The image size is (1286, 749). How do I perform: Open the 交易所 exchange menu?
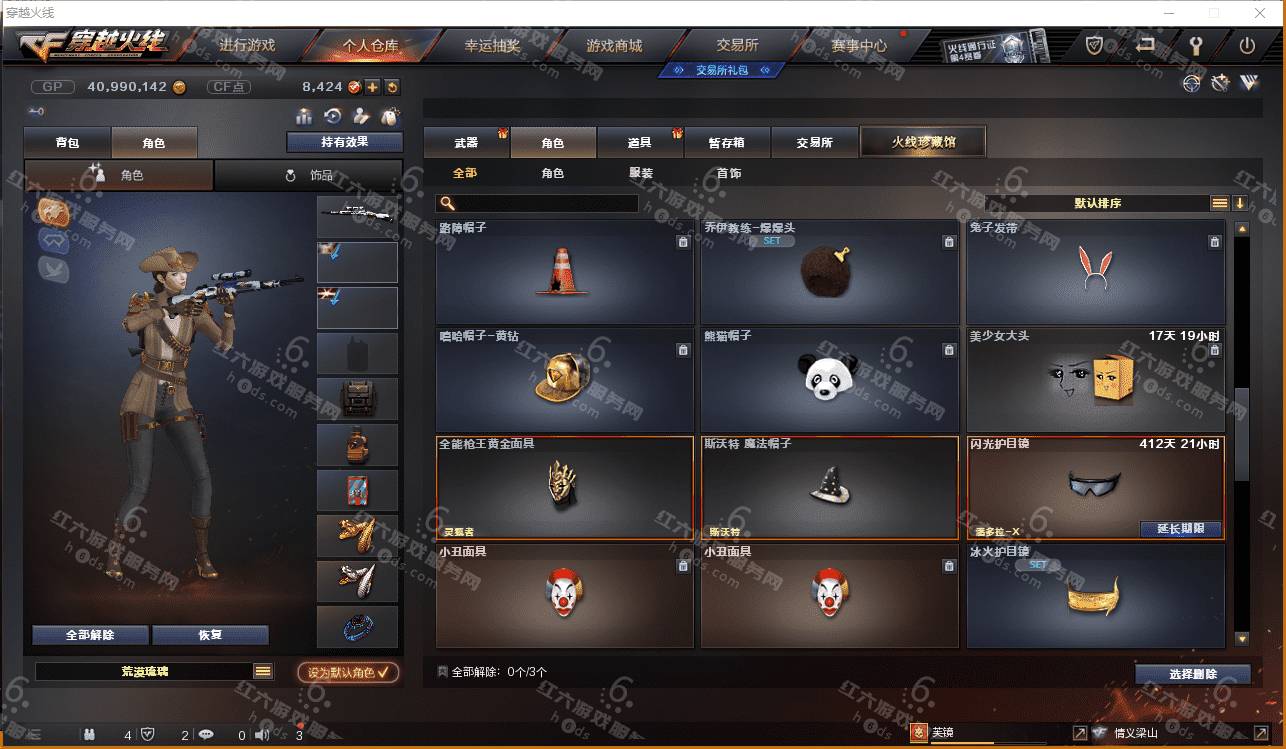737,46
